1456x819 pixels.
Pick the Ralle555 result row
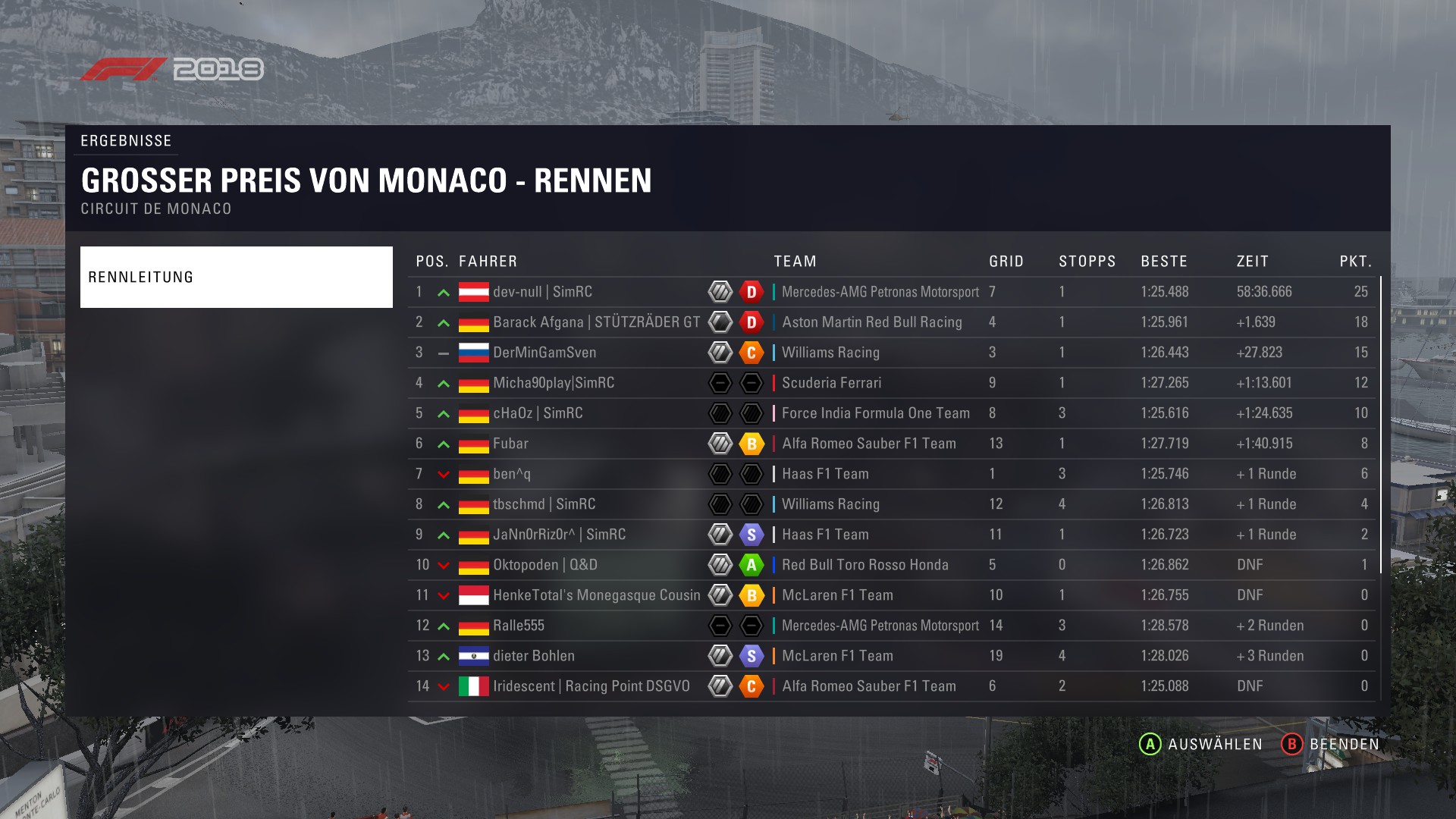pos(519,626)
